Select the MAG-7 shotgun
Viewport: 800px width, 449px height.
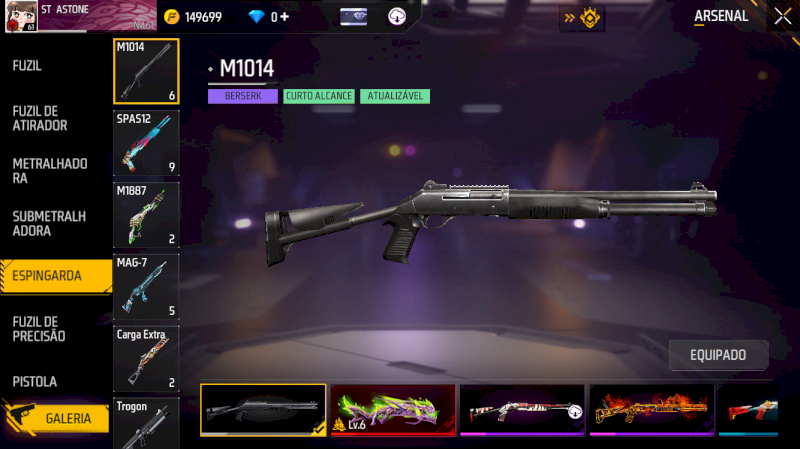pos(146,286)
